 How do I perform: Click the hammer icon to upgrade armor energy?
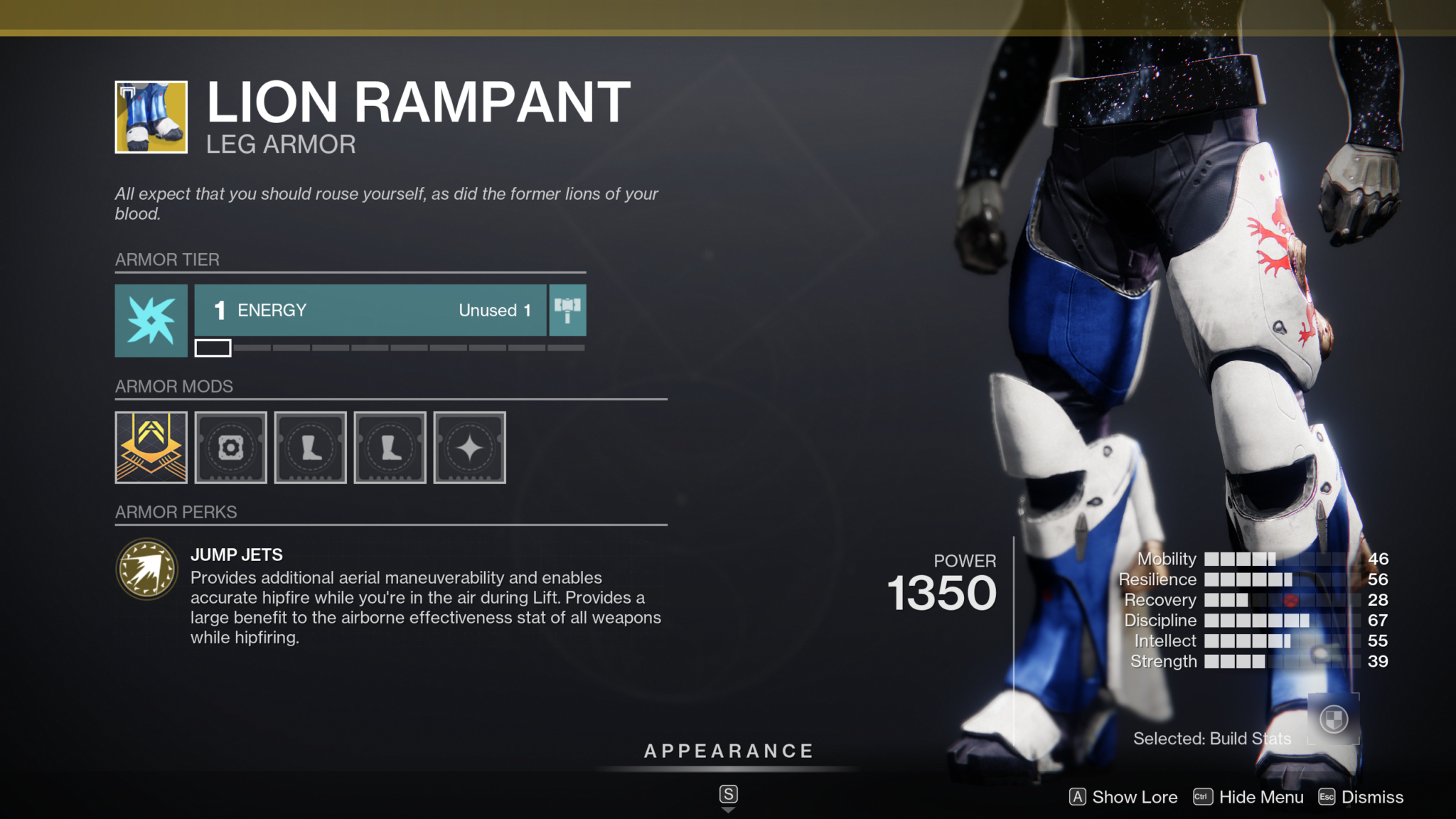567,311
